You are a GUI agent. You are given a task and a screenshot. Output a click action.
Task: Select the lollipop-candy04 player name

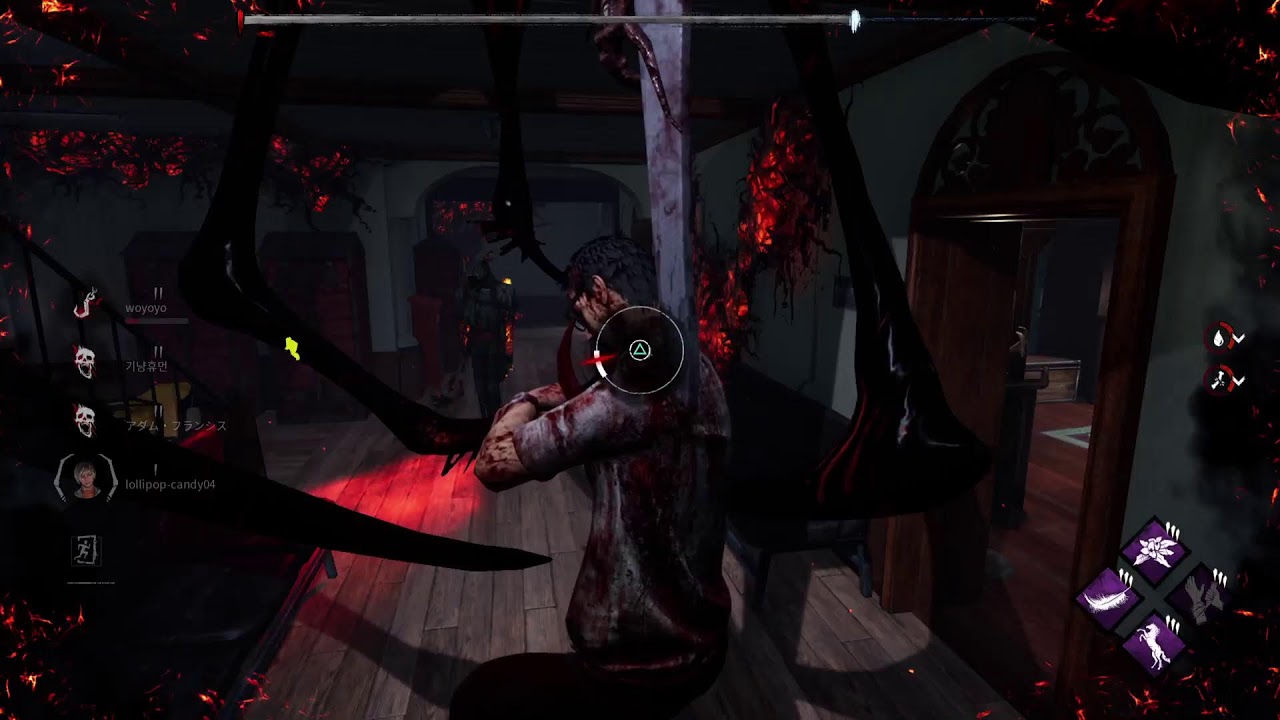pyautogui.click(x=170, y=485)
